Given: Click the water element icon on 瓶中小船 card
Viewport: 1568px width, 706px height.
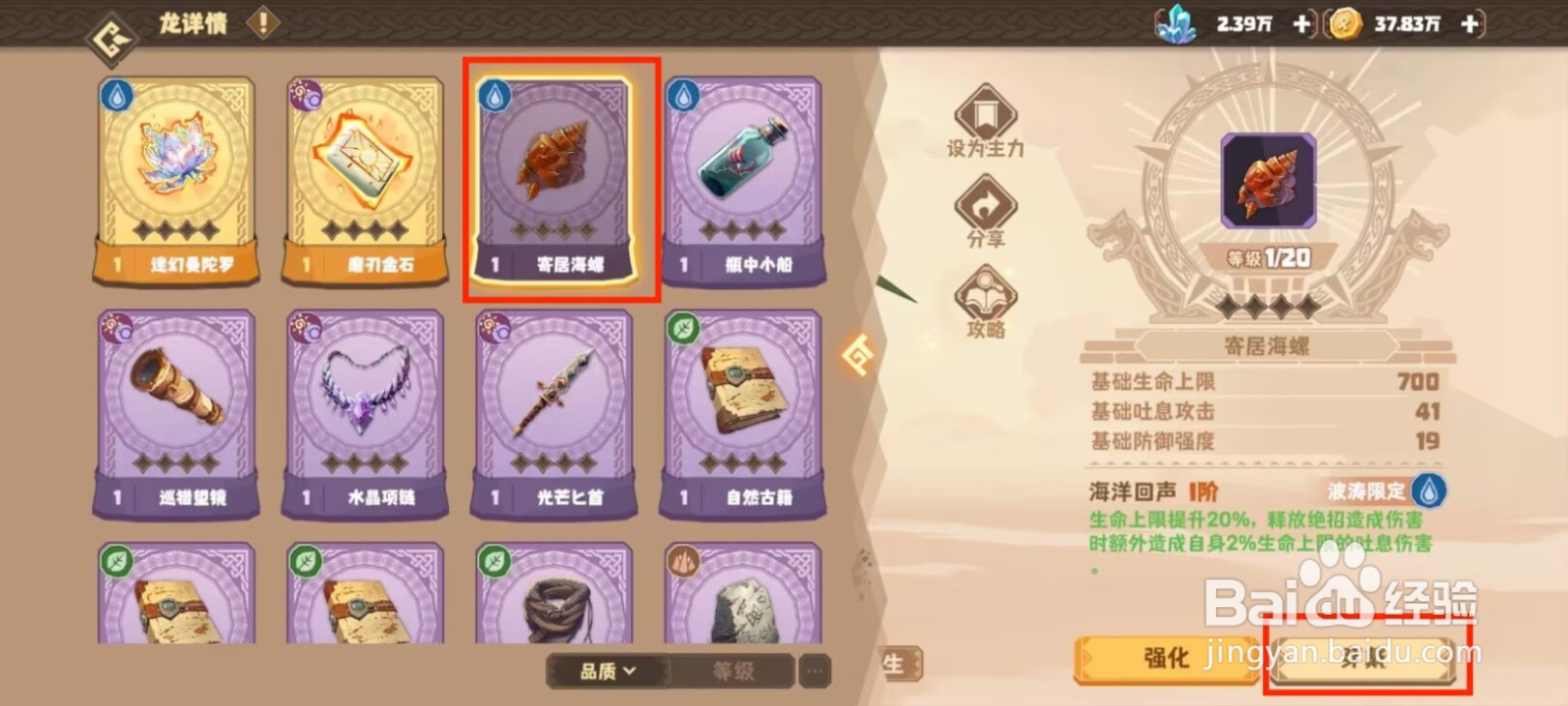Looking at the screenshot, I should 684,98.
